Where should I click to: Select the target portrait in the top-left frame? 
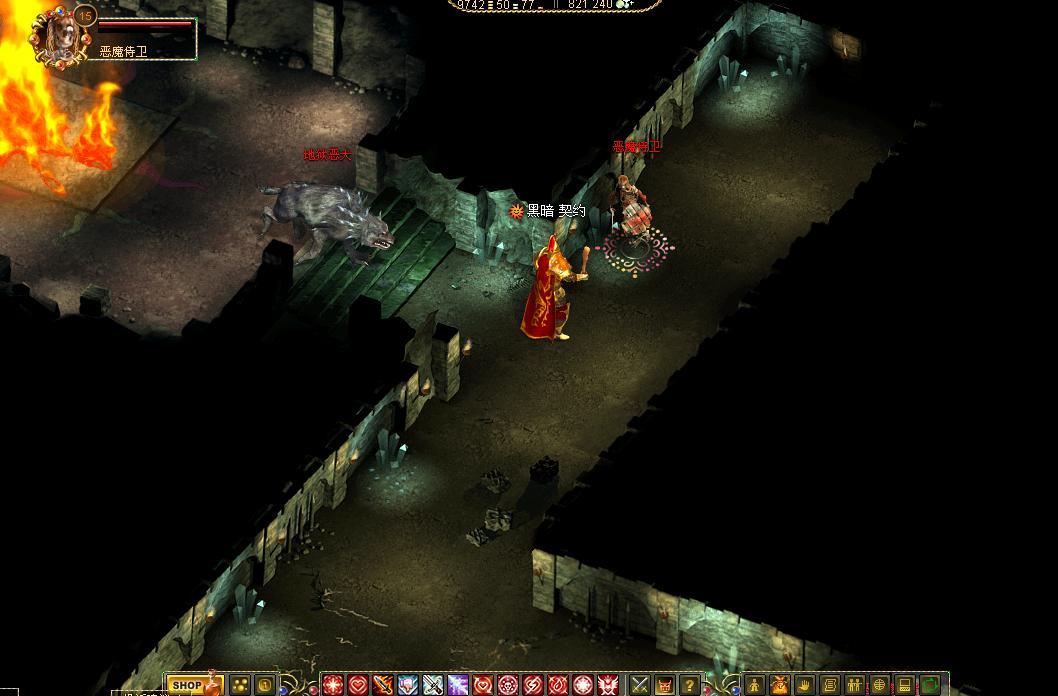(60, 34)
